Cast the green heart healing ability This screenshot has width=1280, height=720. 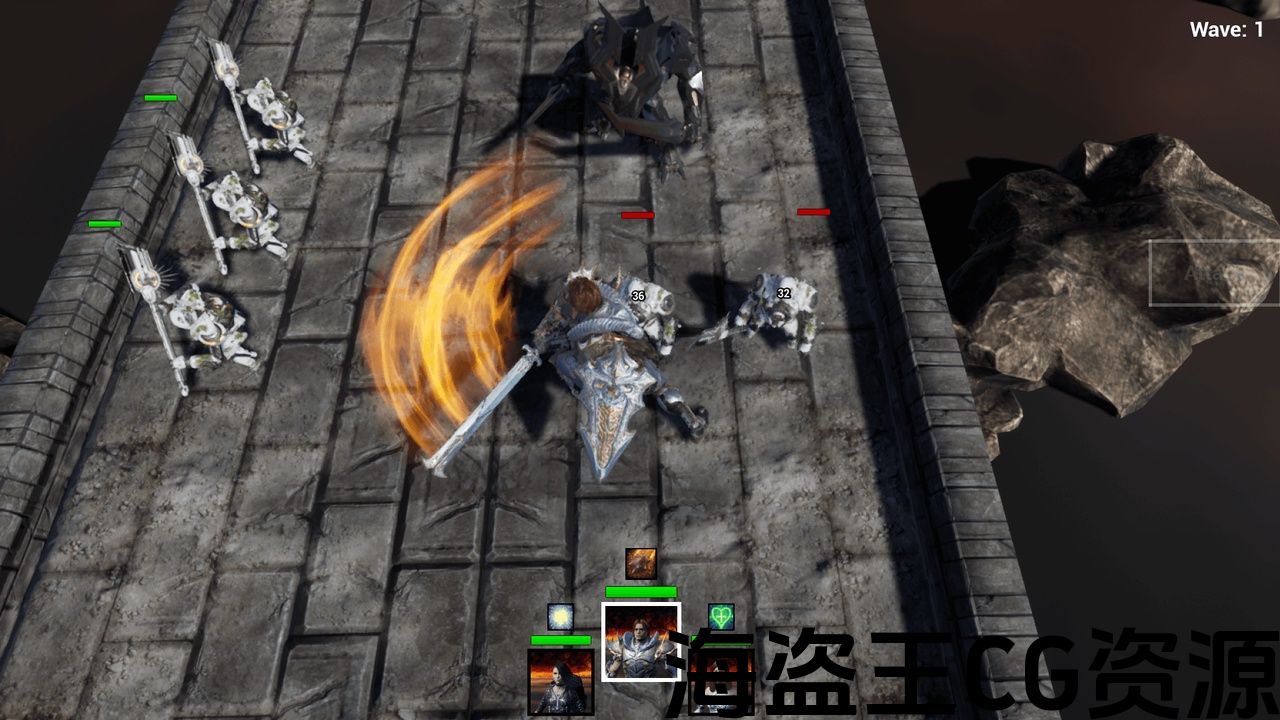(x=721, y=617)
